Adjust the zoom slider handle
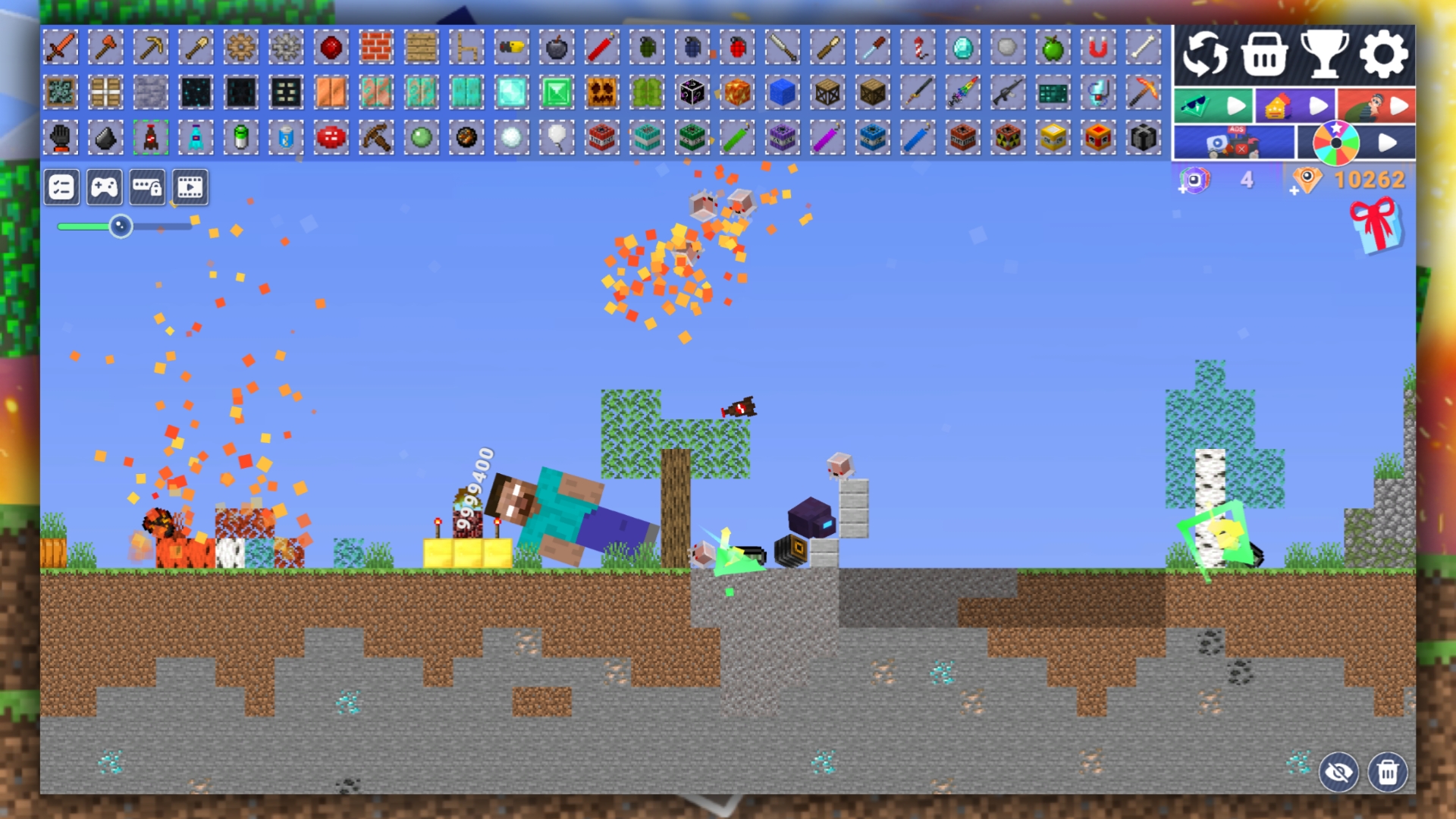 coord(120,226)
